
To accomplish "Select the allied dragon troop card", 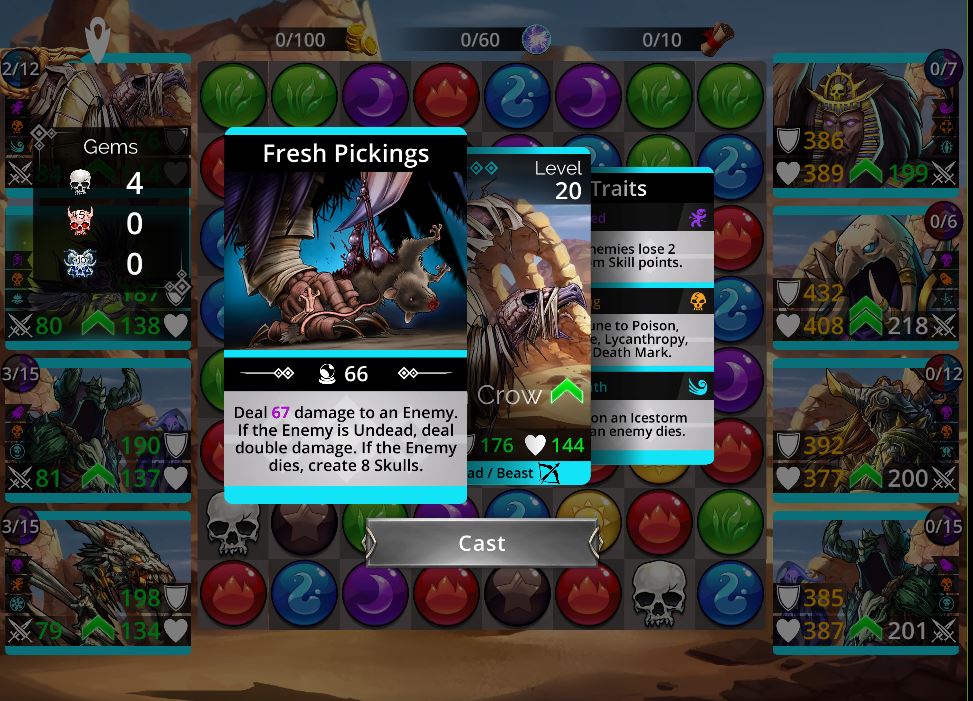I will click(x=97, y=581).
